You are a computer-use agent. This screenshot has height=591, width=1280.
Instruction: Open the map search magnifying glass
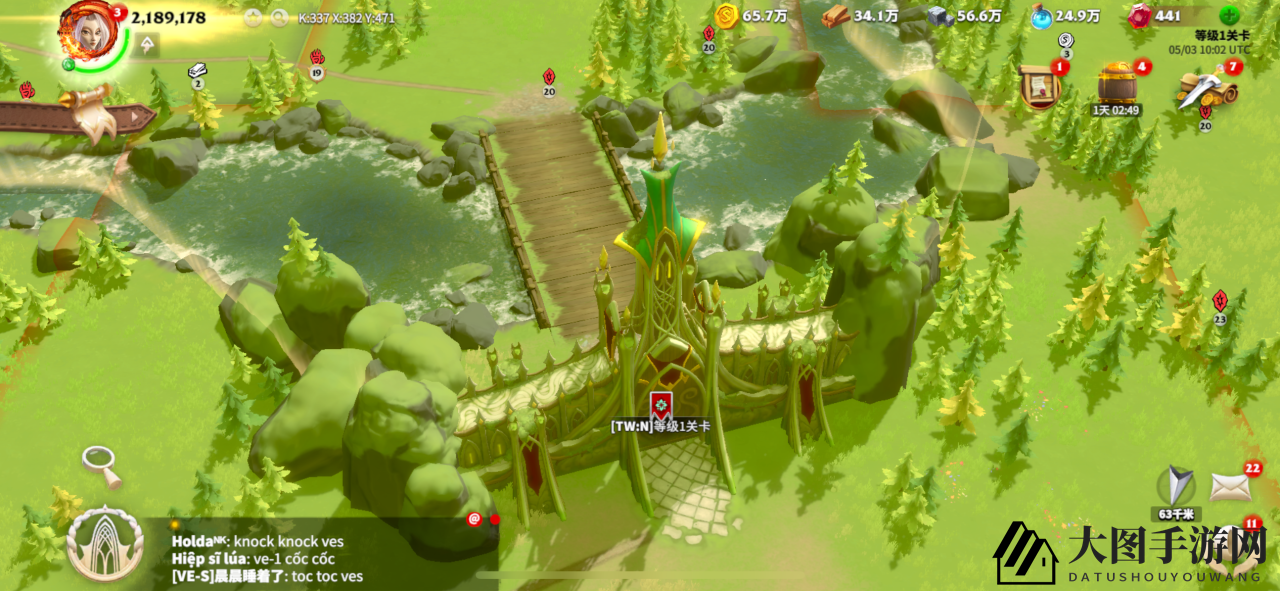click(x=101, y=464)
